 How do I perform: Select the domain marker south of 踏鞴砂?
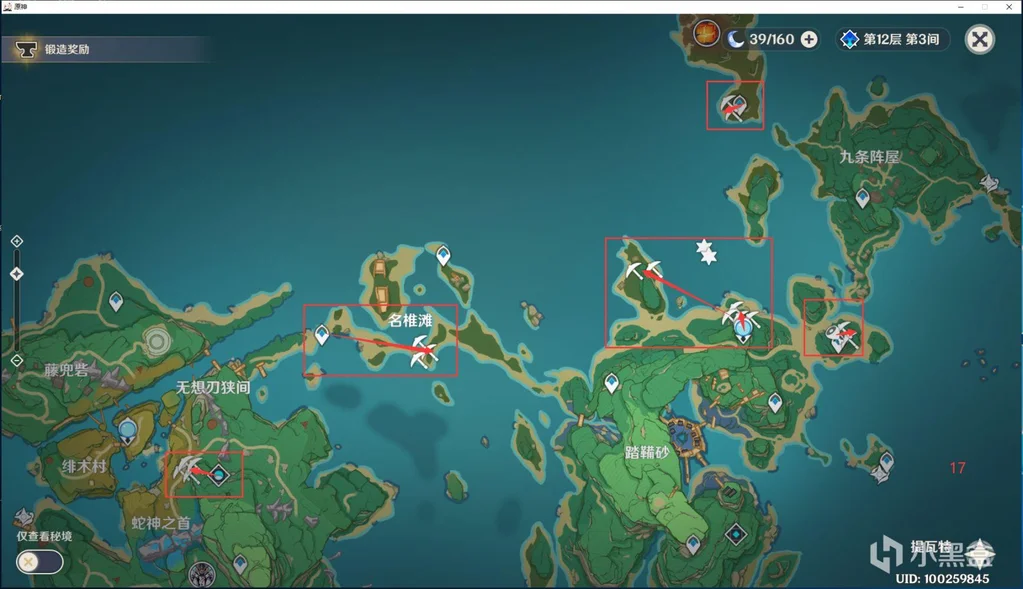736,533
